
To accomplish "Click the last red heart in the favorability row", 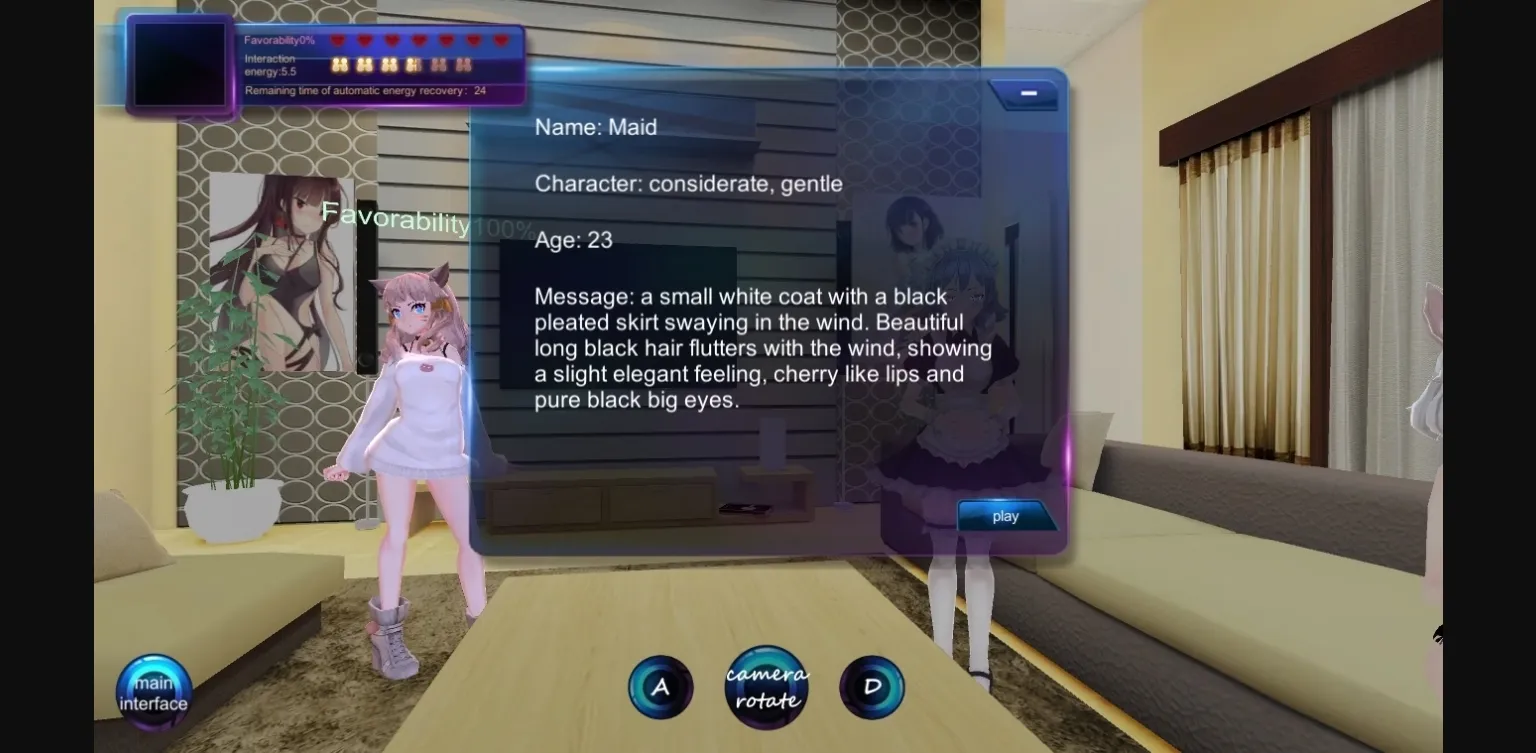I will (x=500, y=40).
